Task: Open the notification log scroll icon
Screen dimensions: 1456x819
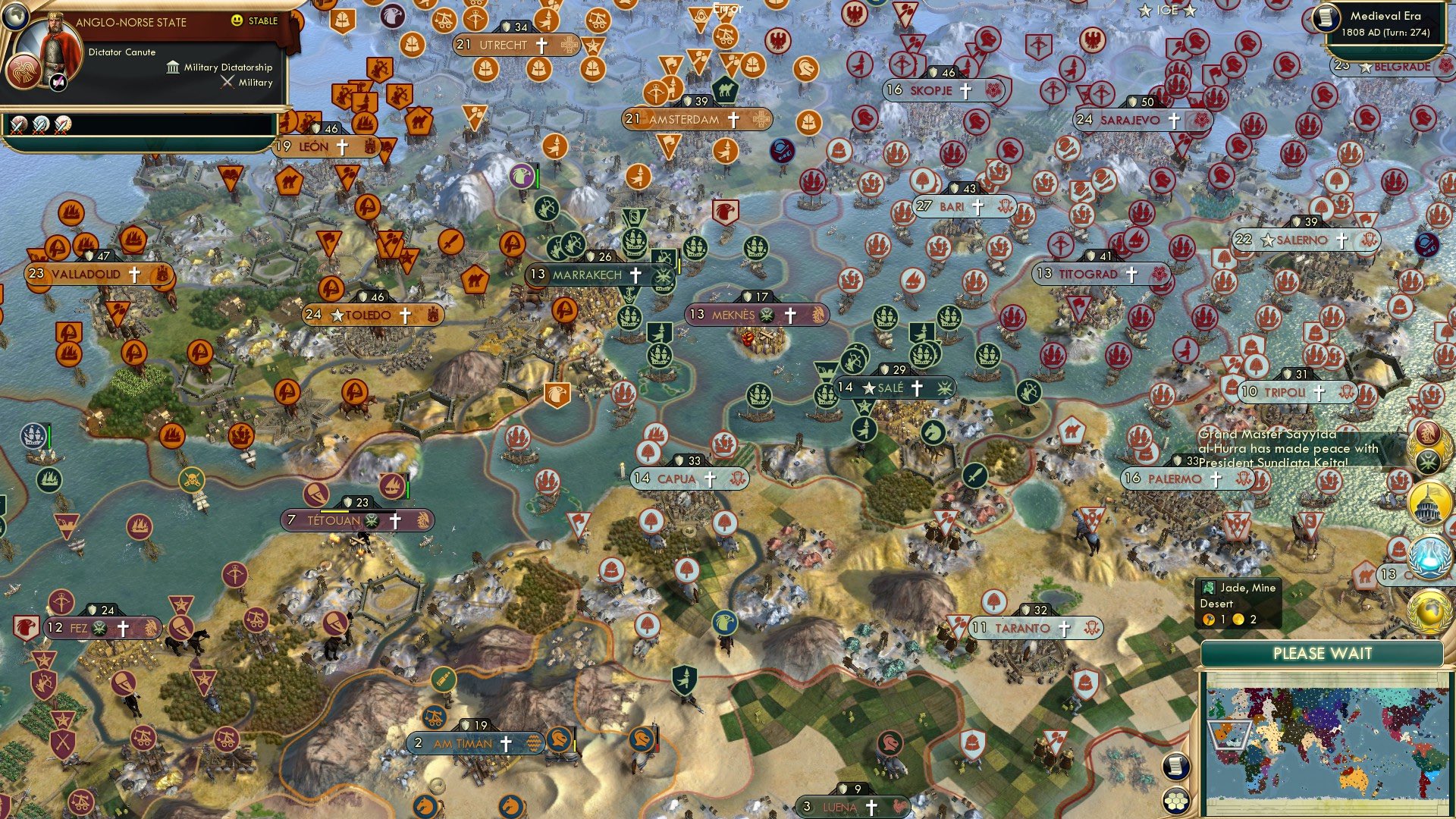Action: coord(1175,767)
